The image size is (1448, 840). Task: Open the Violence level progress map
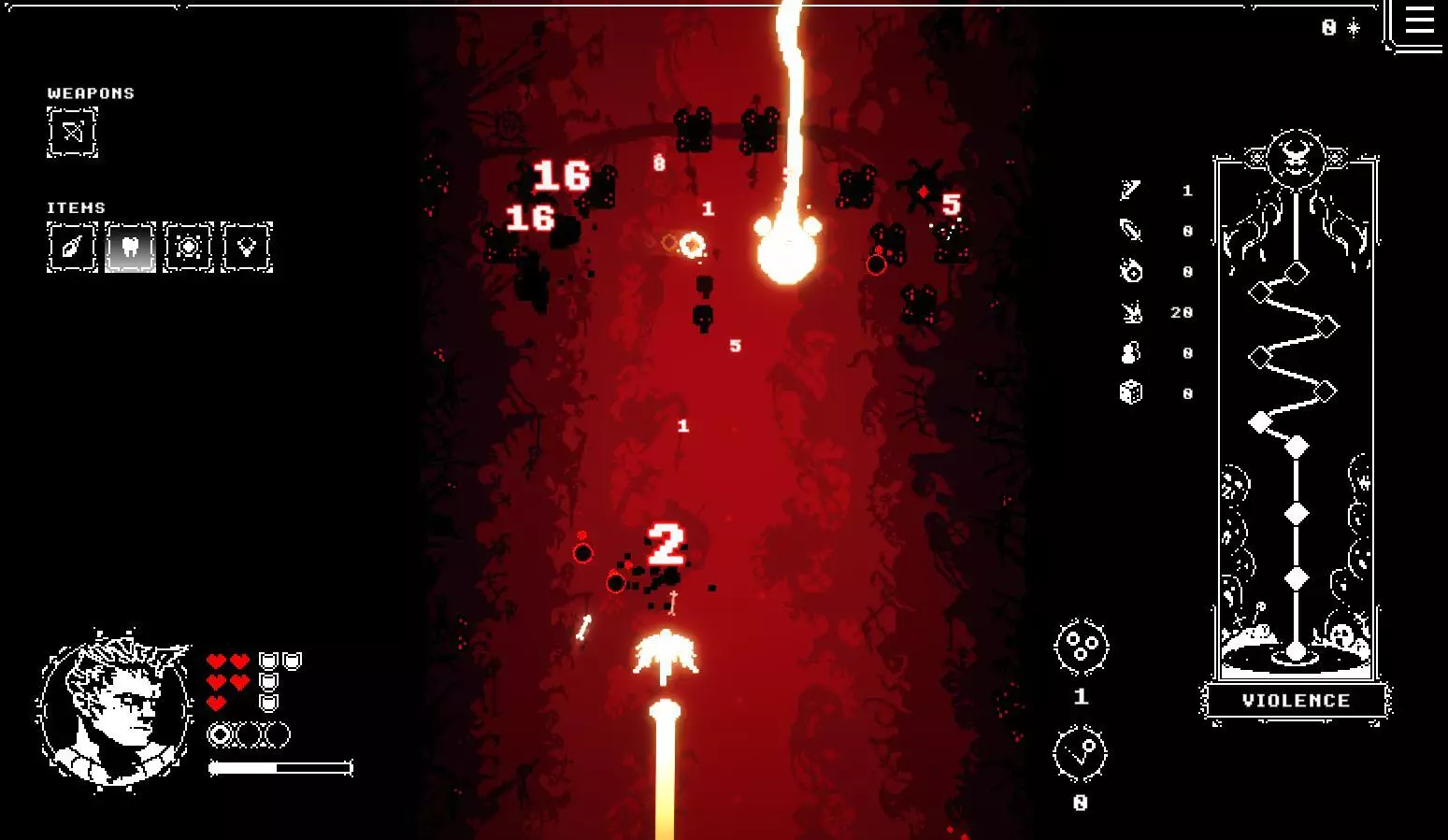pyautogui.click(x=1296, y=420)
